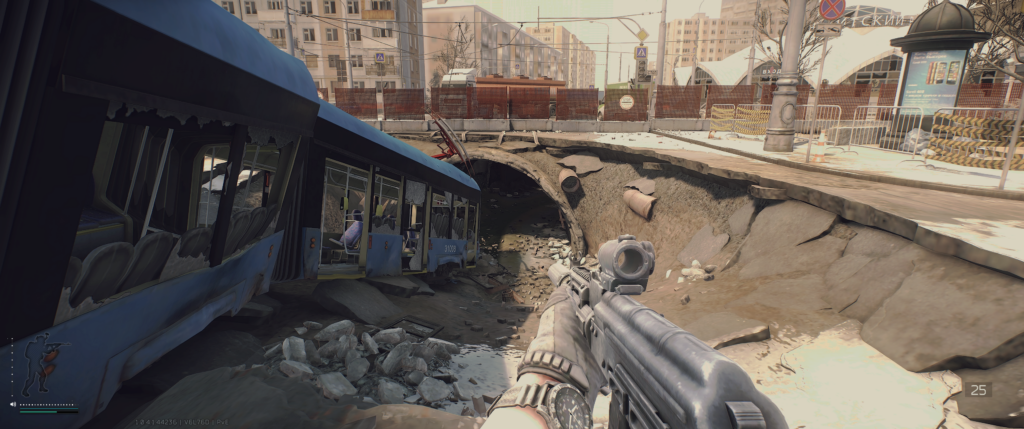This screenshot has height=429, width=1024.
Task: Click the speaker noise level icon
Action: (13, 405)
